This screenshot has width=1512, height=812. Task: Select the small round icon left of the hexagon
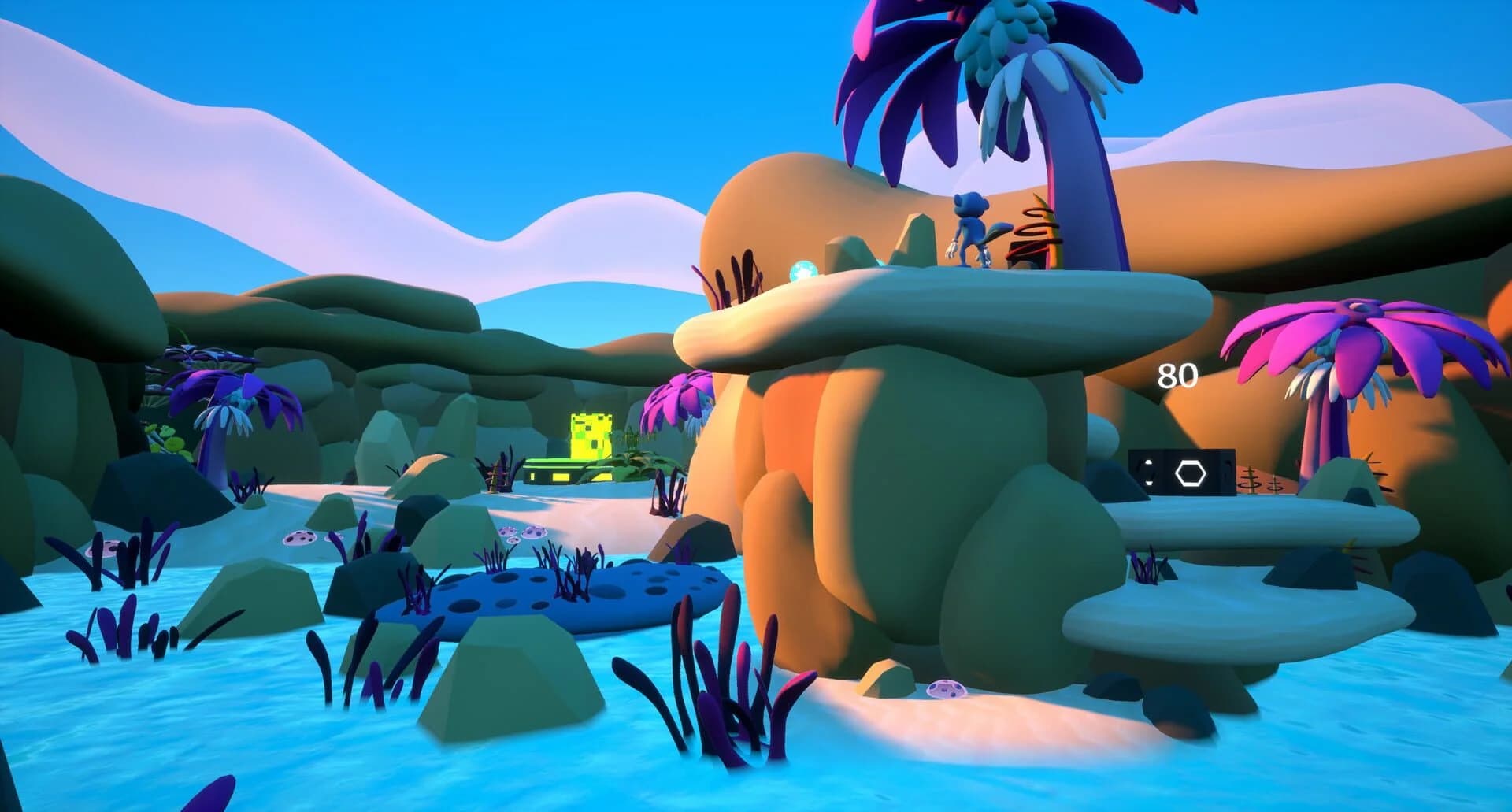[1147, 472]
